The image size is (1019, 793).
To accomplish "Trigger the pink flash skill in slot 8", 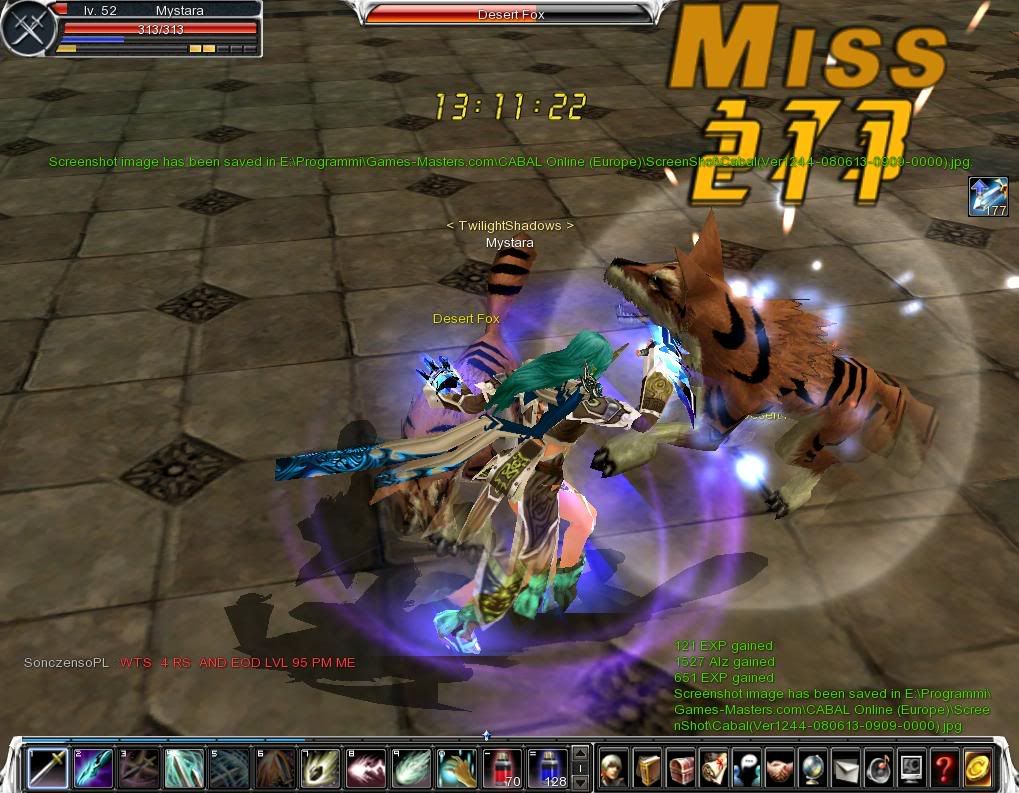I will pos(365,767).
